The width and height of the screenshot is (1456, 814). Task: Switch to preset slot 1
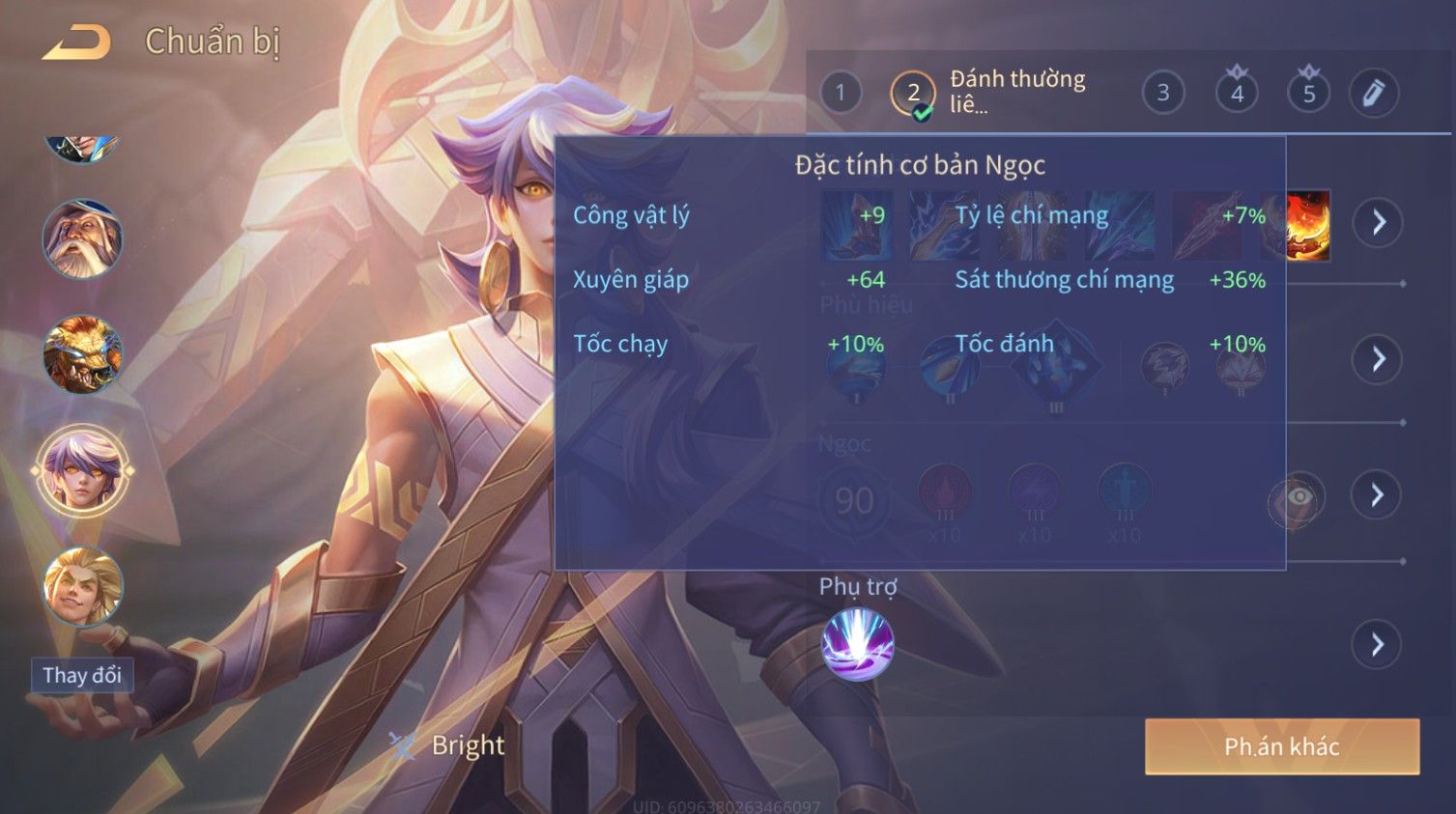click(x=841, y=93)
